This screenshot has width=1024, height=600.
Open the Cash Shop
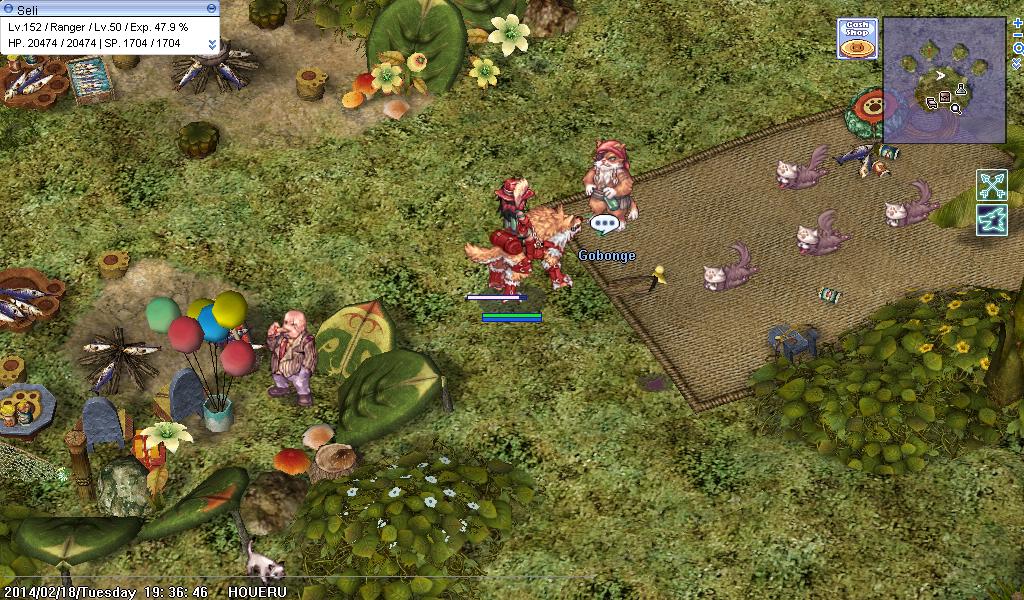coord(857,38)
